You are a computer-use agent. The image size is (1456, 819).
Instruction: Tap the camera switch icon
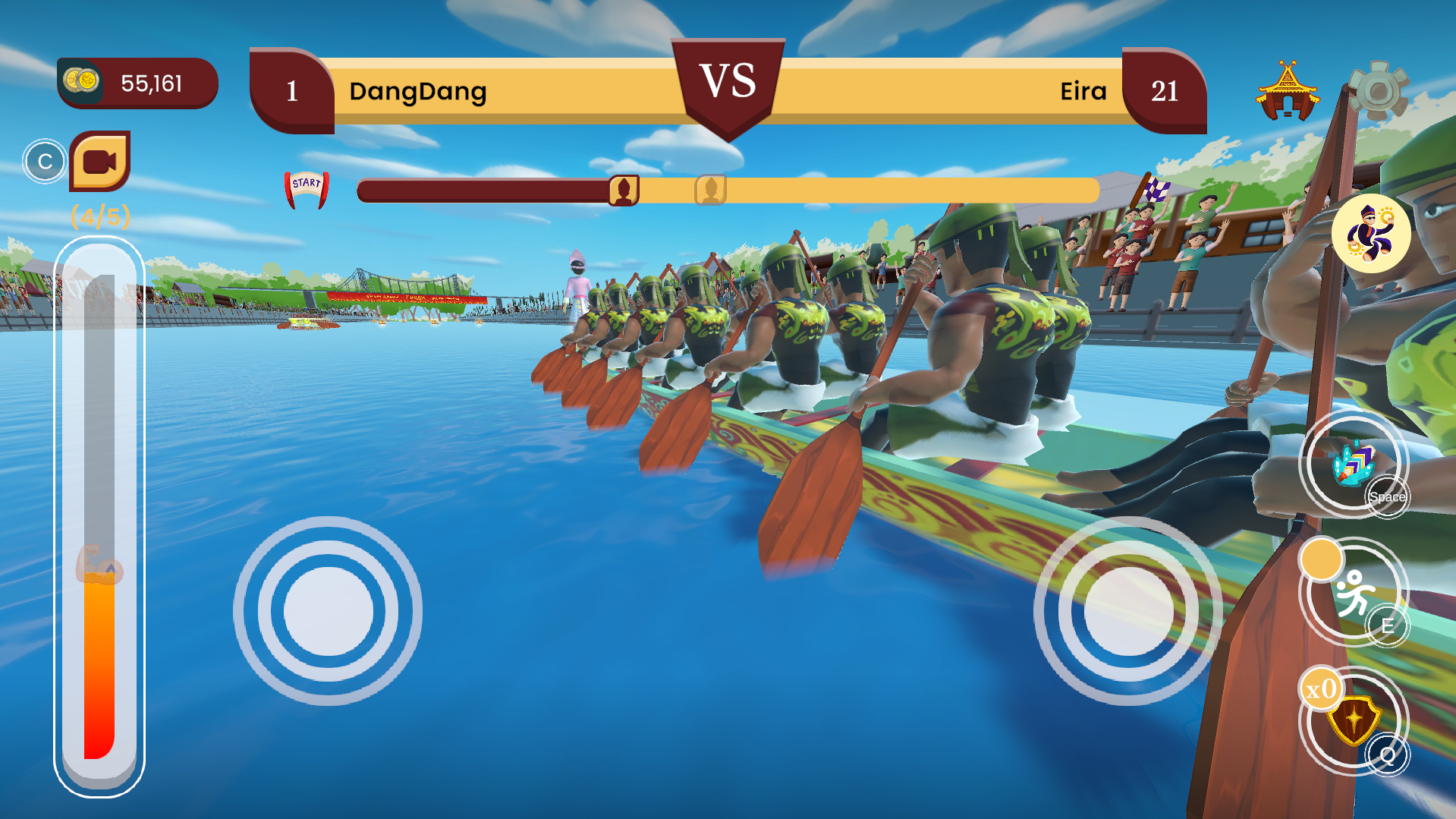102,161
